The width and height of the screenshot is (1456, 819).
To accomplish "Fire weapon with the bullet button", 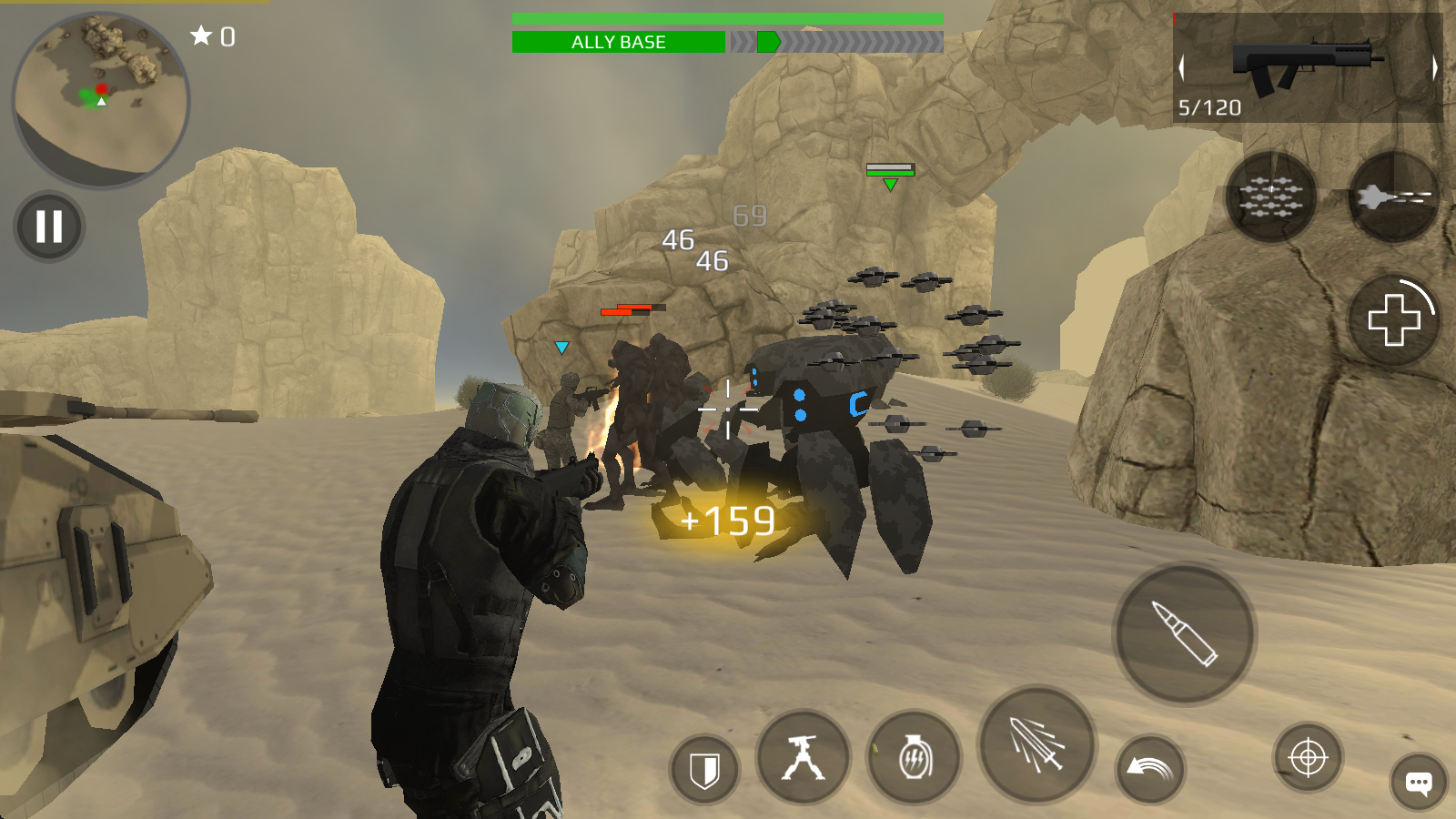I will pos(1184,633).
